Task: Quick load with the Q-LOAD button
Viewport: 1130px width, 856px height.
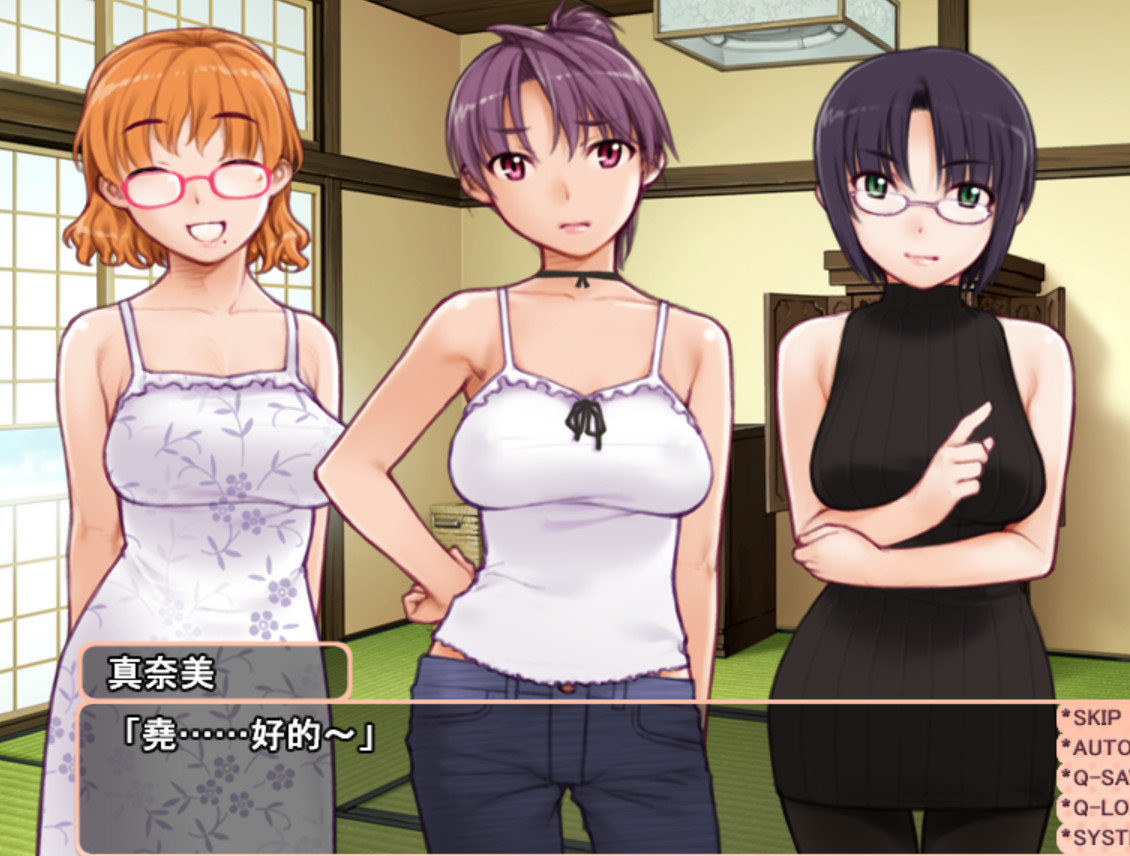Action: pyautogui.click(x=1096, y=807)
